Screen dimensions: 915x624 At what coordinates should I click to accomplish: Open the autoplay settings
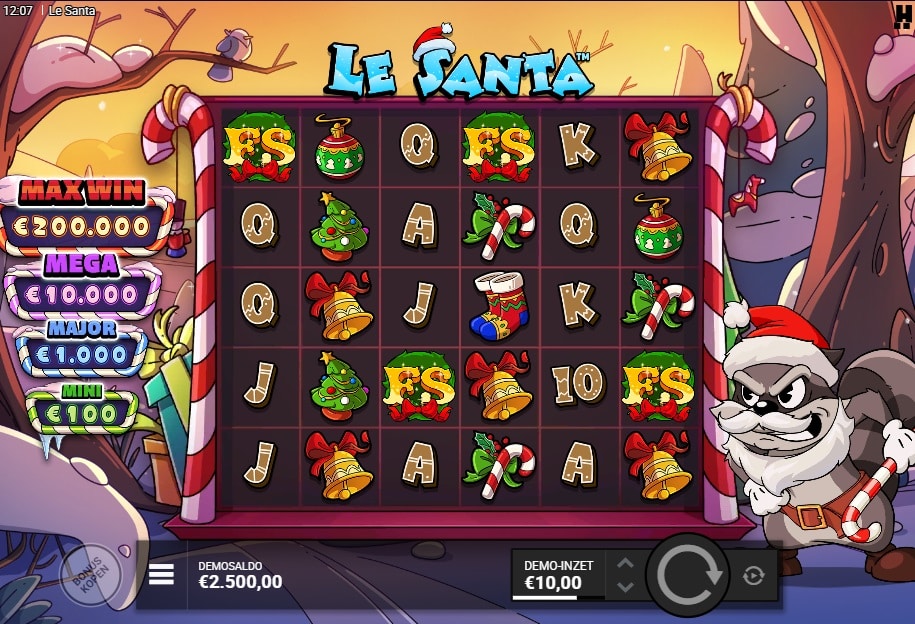(x=754, y=575)
